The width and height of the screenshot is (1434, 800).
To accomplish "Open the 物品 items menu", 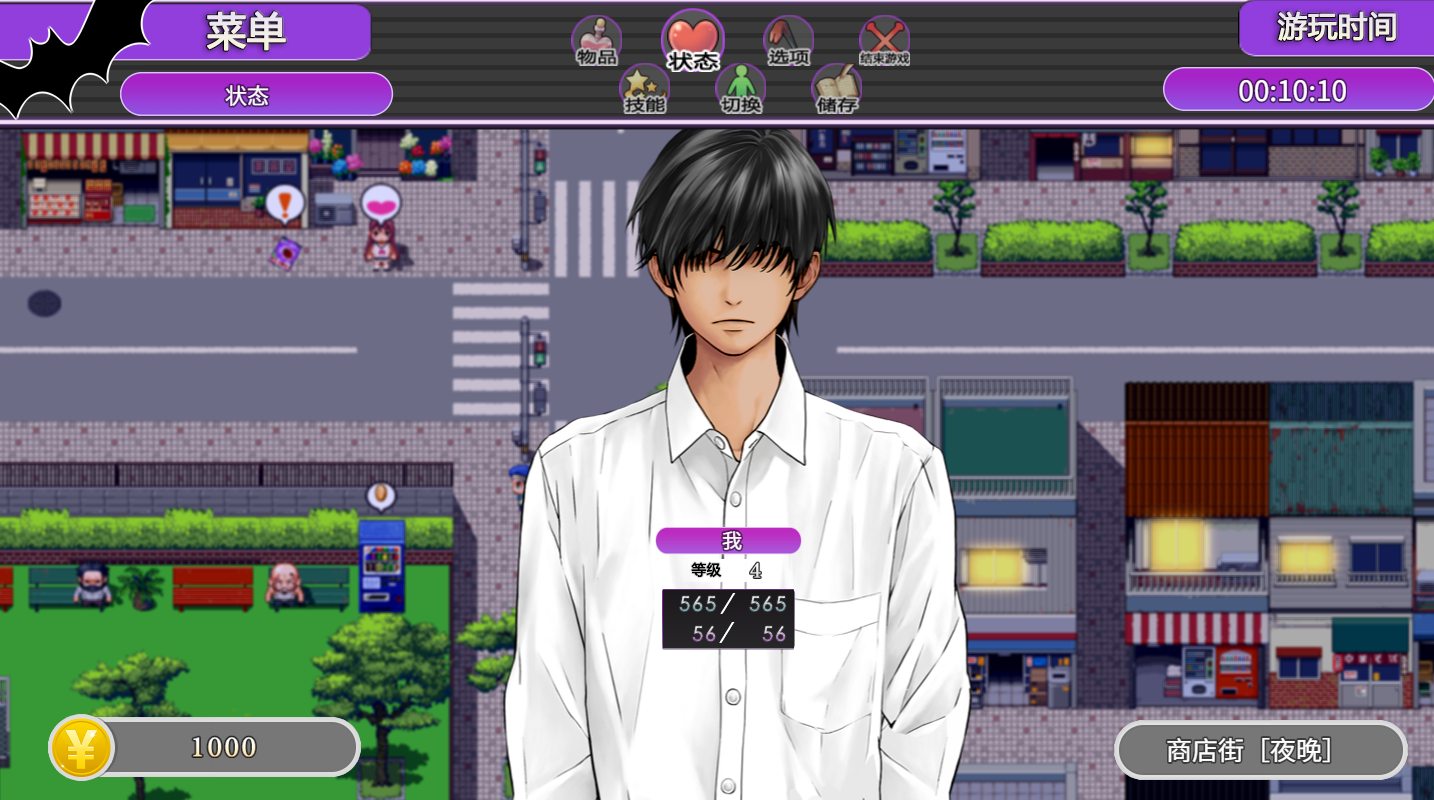I will coord(596,41).
